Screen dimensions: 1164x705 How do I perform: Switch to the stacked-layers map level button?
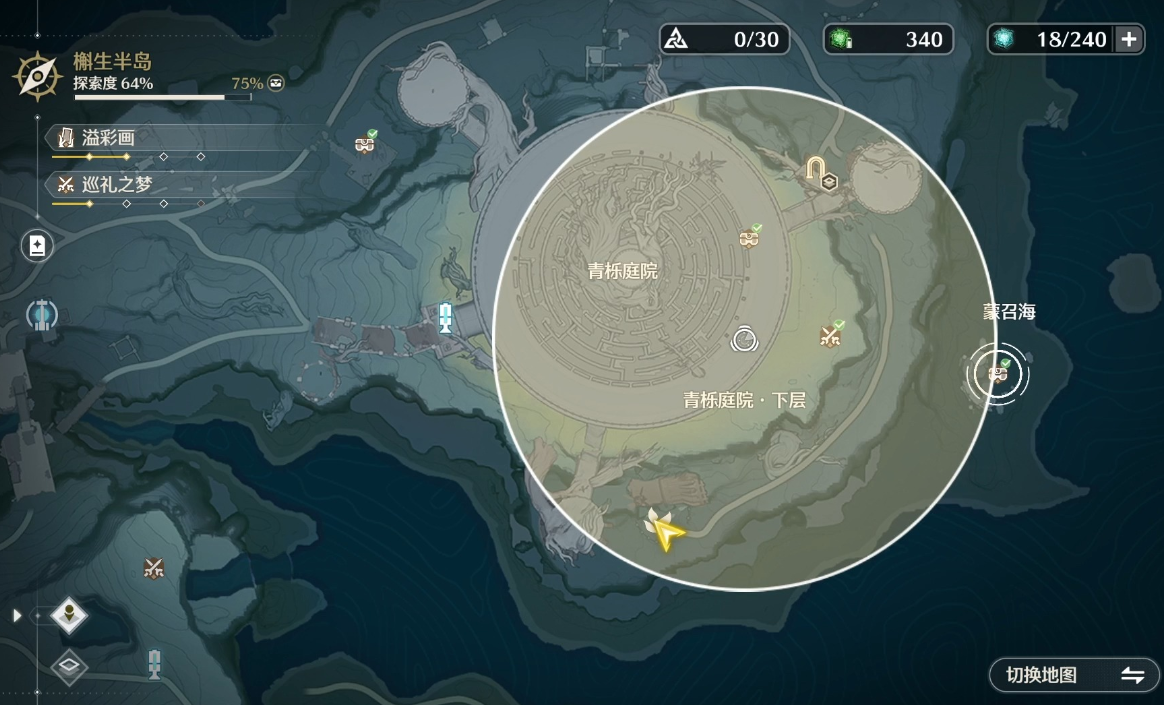(x=69, y=666)
